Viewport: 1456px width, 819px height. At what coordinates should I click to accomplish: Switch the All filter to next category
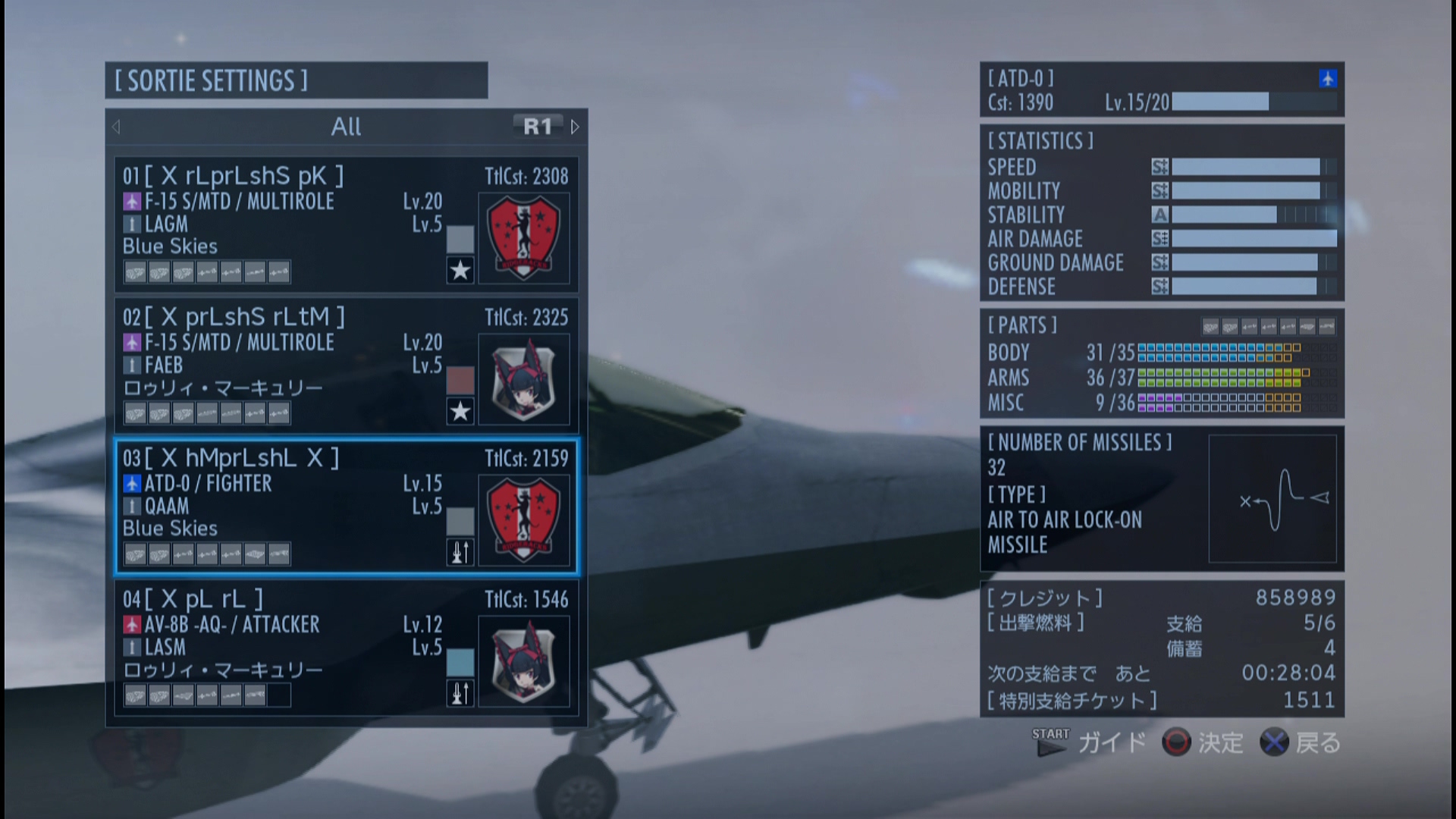[x=575, y=127]
